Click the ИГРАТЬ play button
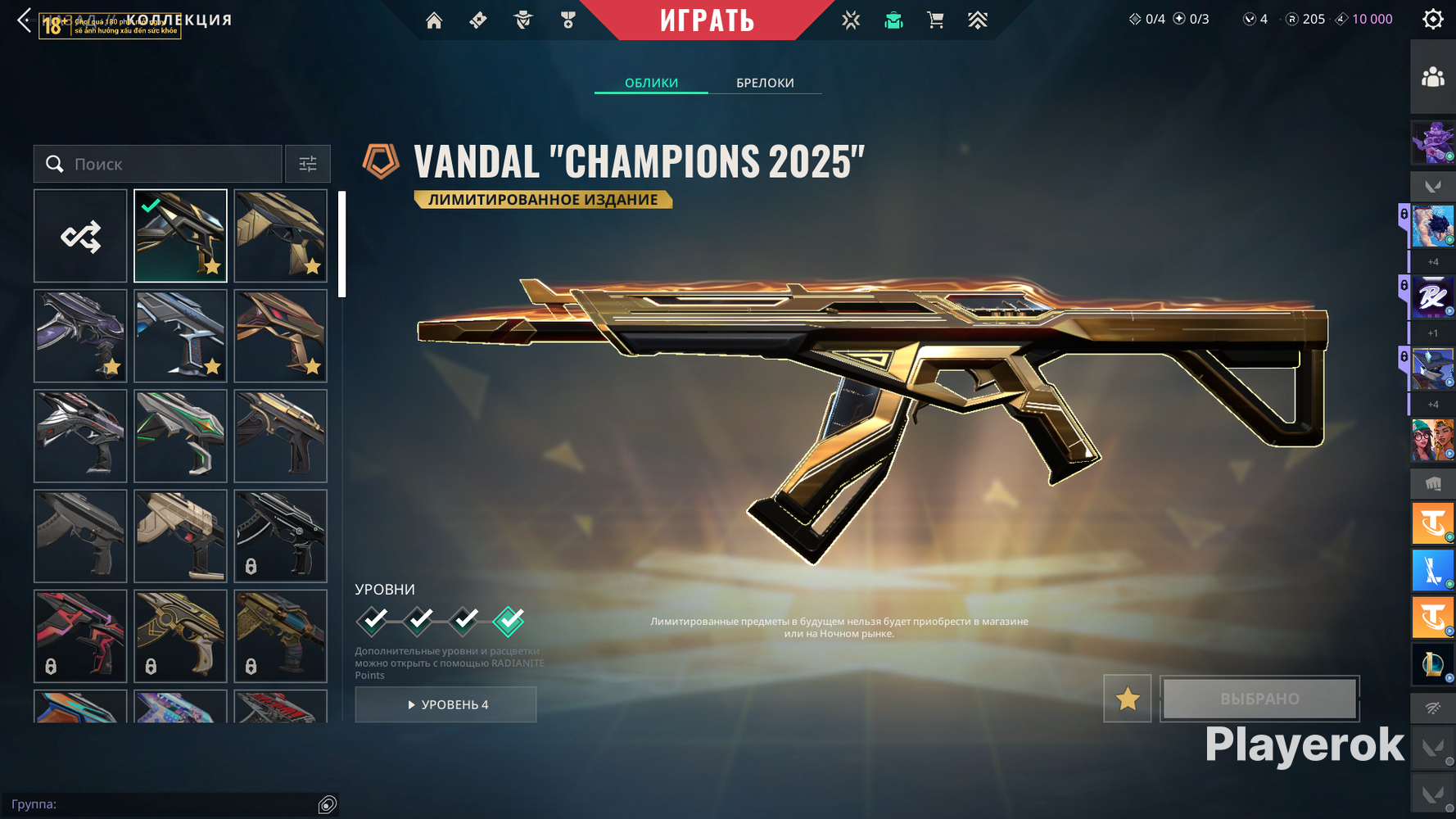The image size is (1456, 819). pyautogui.click(x=707, y=20)
